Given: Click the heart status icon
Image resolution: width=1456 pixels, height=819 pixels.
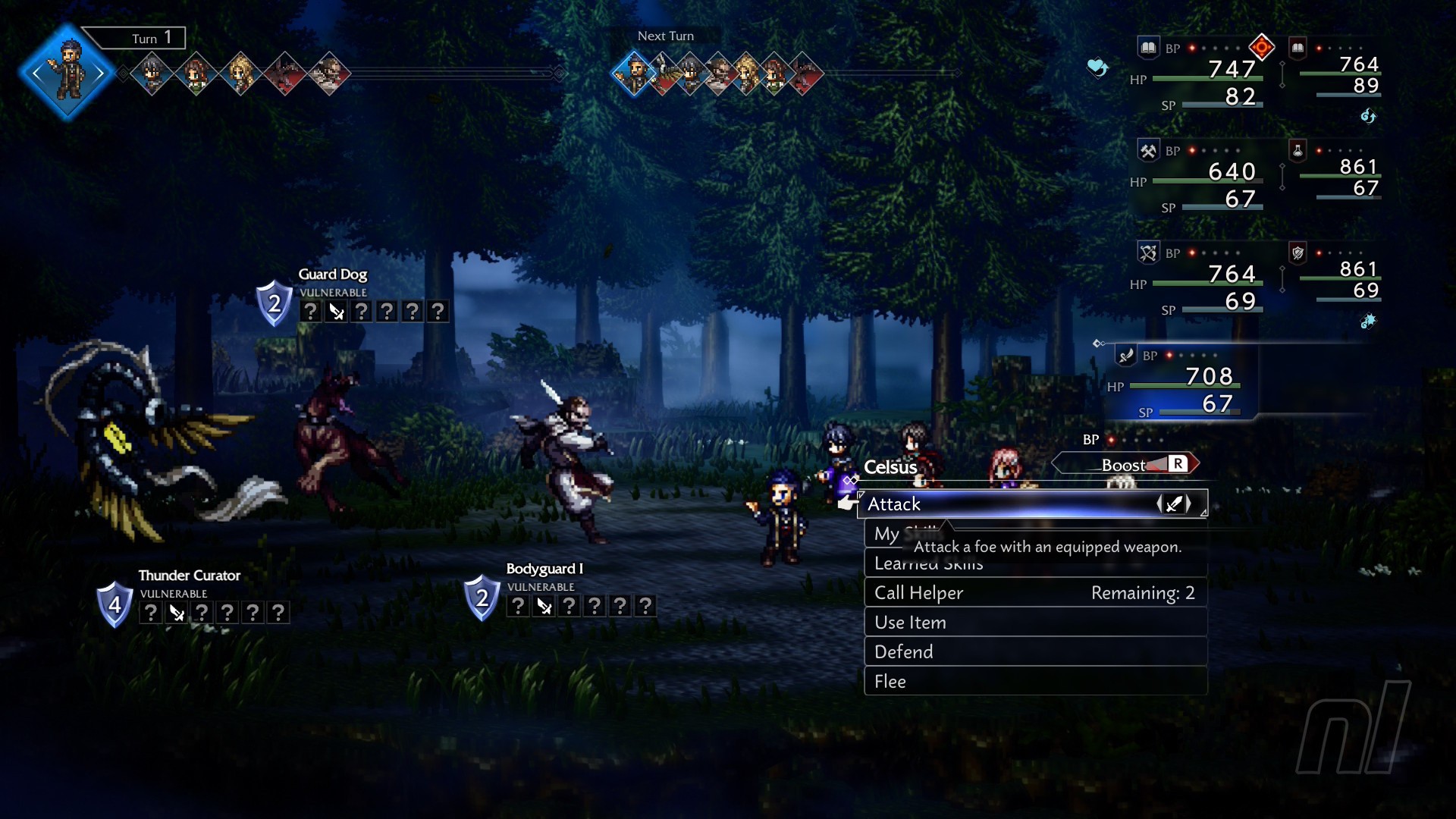Looking at the screenshot, I should [1097, 67].
